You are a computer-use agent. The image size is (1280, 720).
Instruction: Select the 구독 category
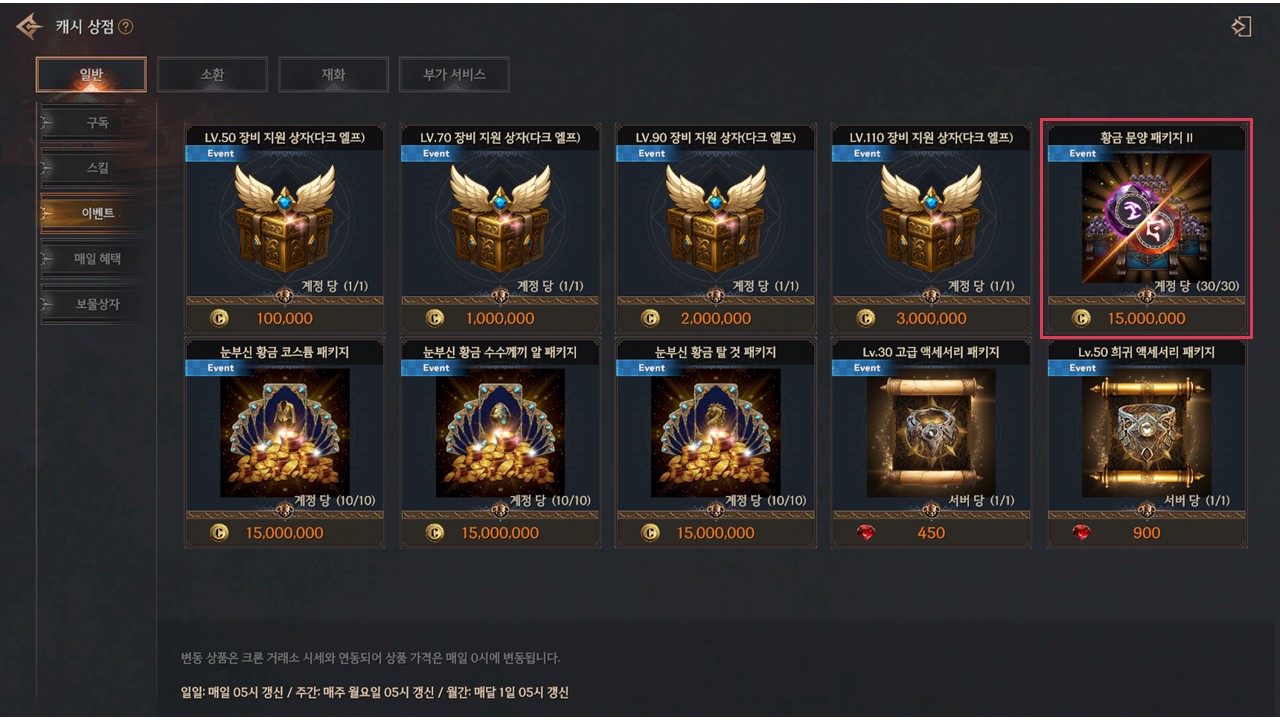(97, 123)
